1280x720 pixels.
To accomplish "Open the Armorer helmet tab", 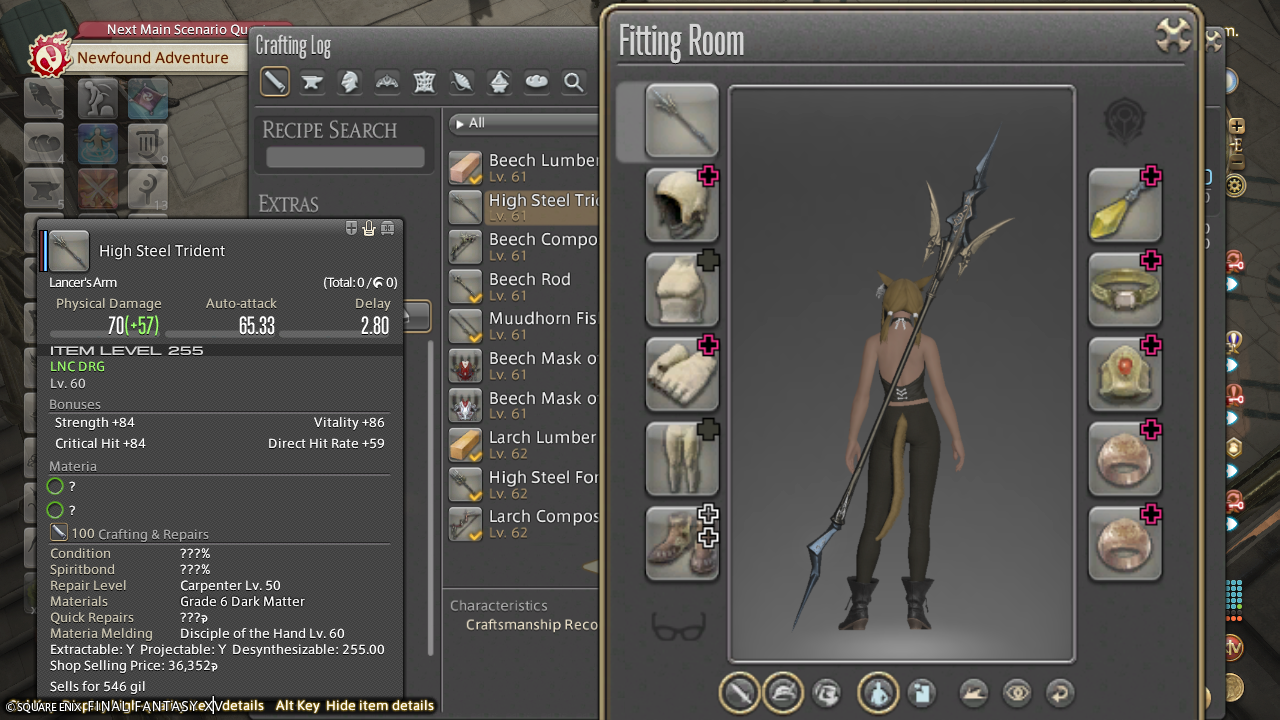I will pos(350,82).
